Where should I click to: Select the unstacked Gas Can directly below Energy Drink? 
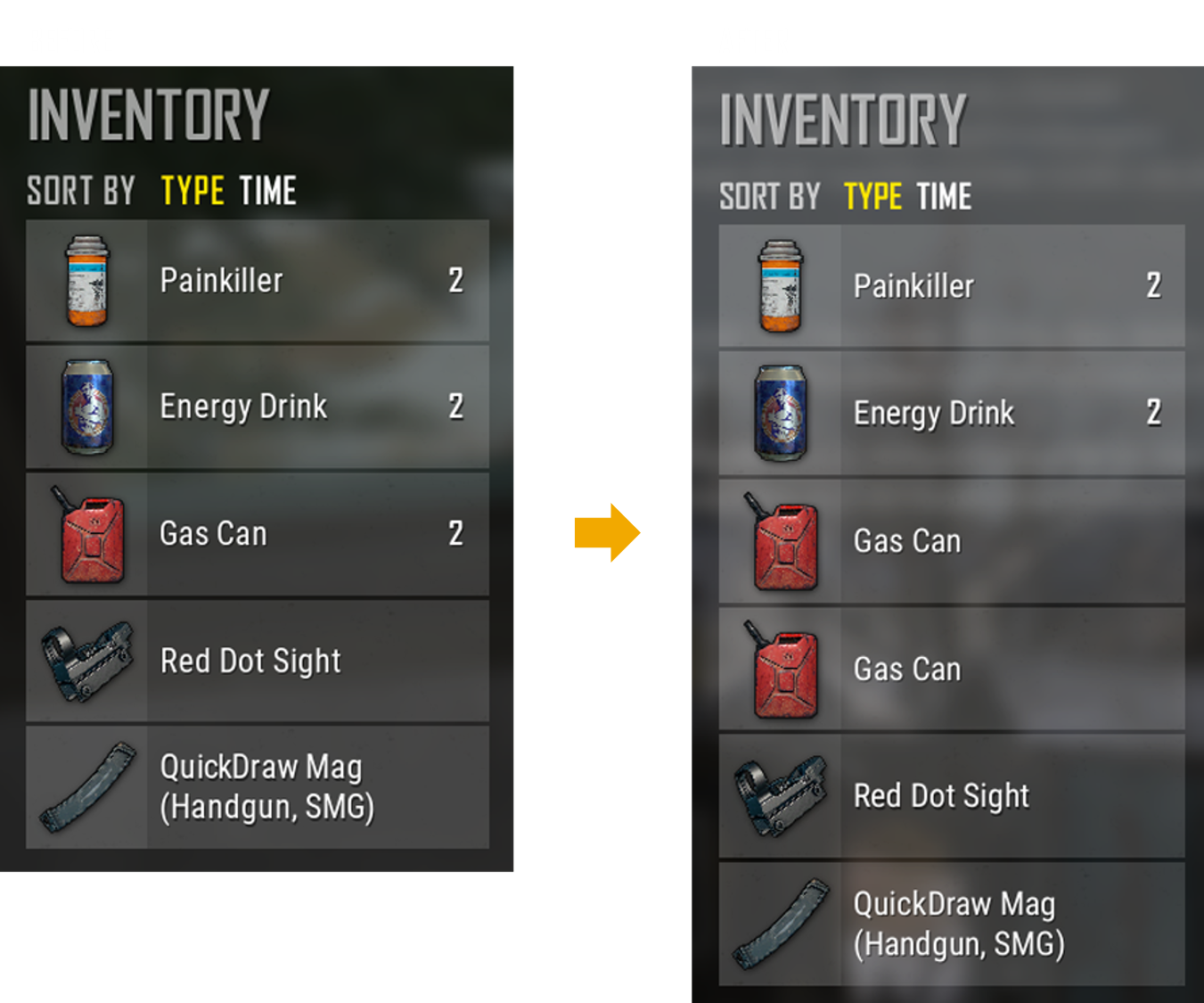951,541
